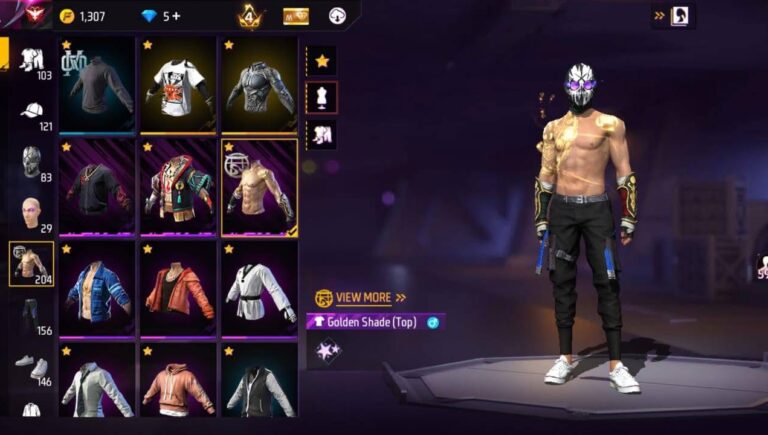This screenshot has width=768, height=435.
Task: Switch to the head and face category
Action: [31, 214]
